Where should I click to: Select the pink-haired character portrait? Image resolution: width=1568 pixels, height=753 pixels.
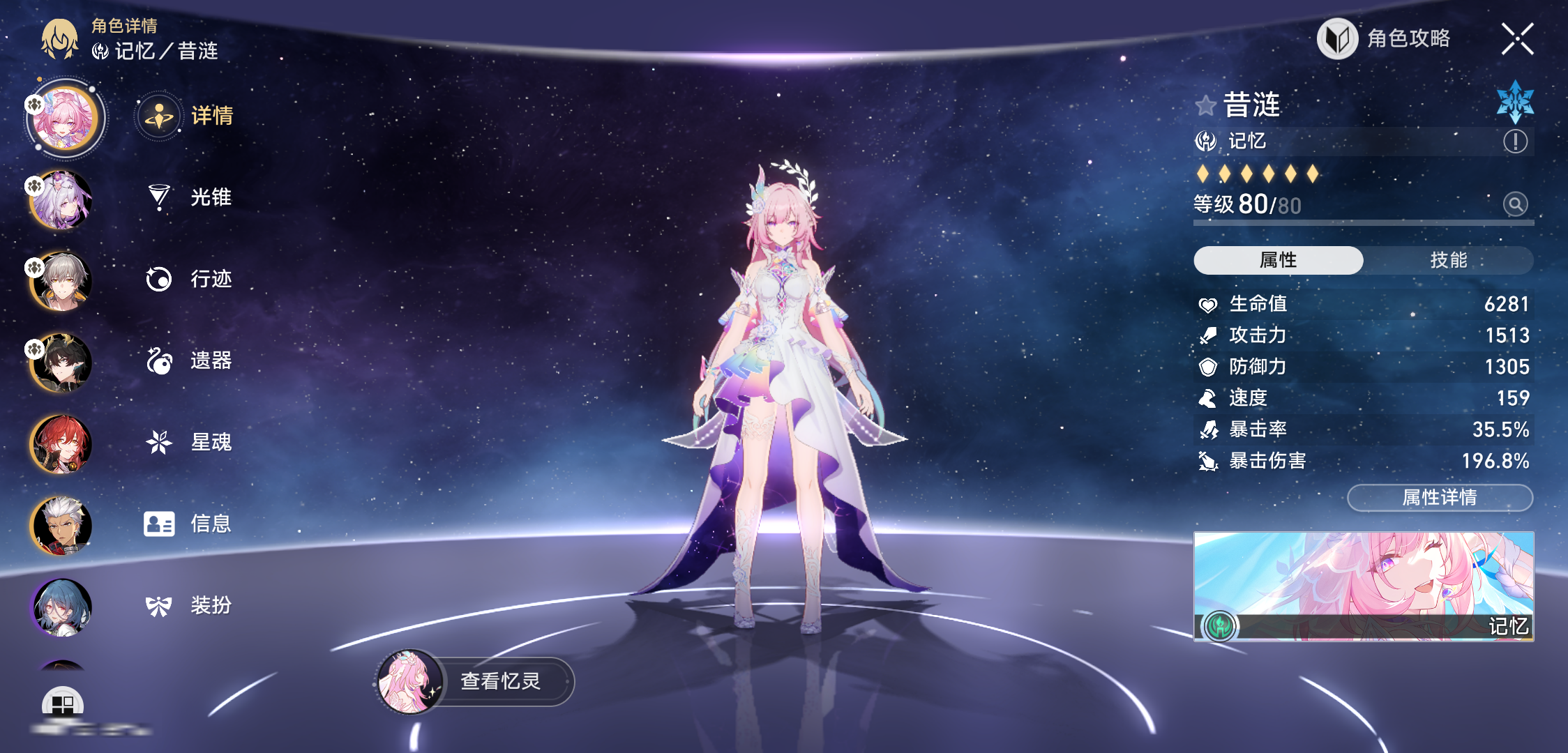pyautogui.click(x=63, y=117)
